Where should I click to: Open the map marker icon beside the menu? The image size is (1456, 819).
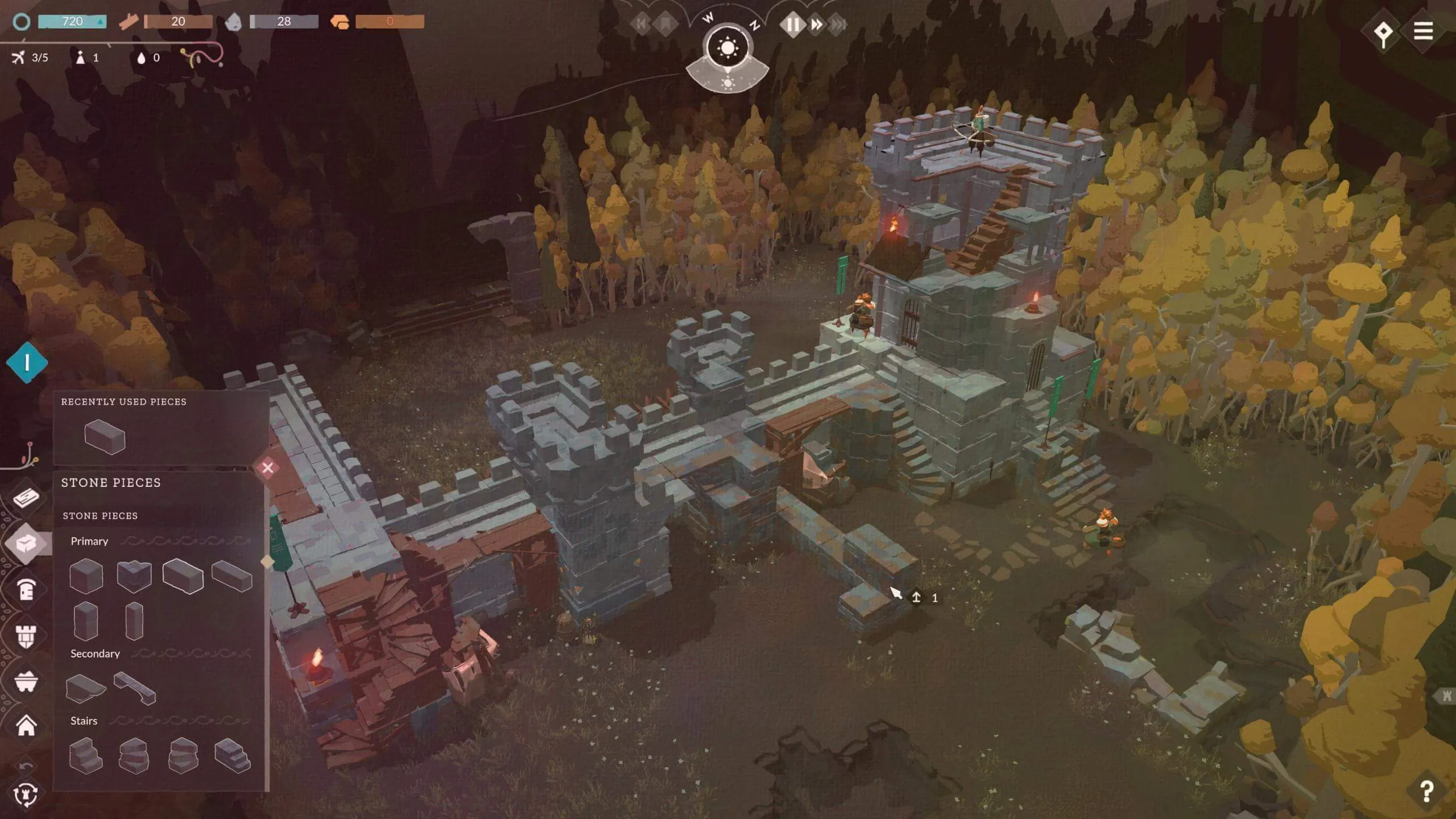(1383, 33)
